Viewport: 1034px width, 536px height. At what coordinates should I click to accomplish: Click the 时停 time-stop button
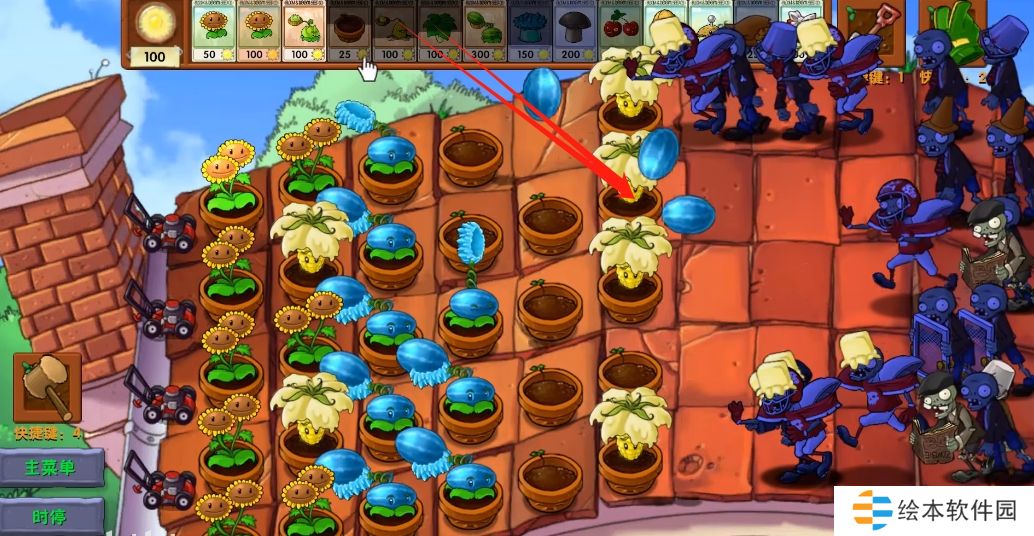pyautogui.click(x=51, y=516)
